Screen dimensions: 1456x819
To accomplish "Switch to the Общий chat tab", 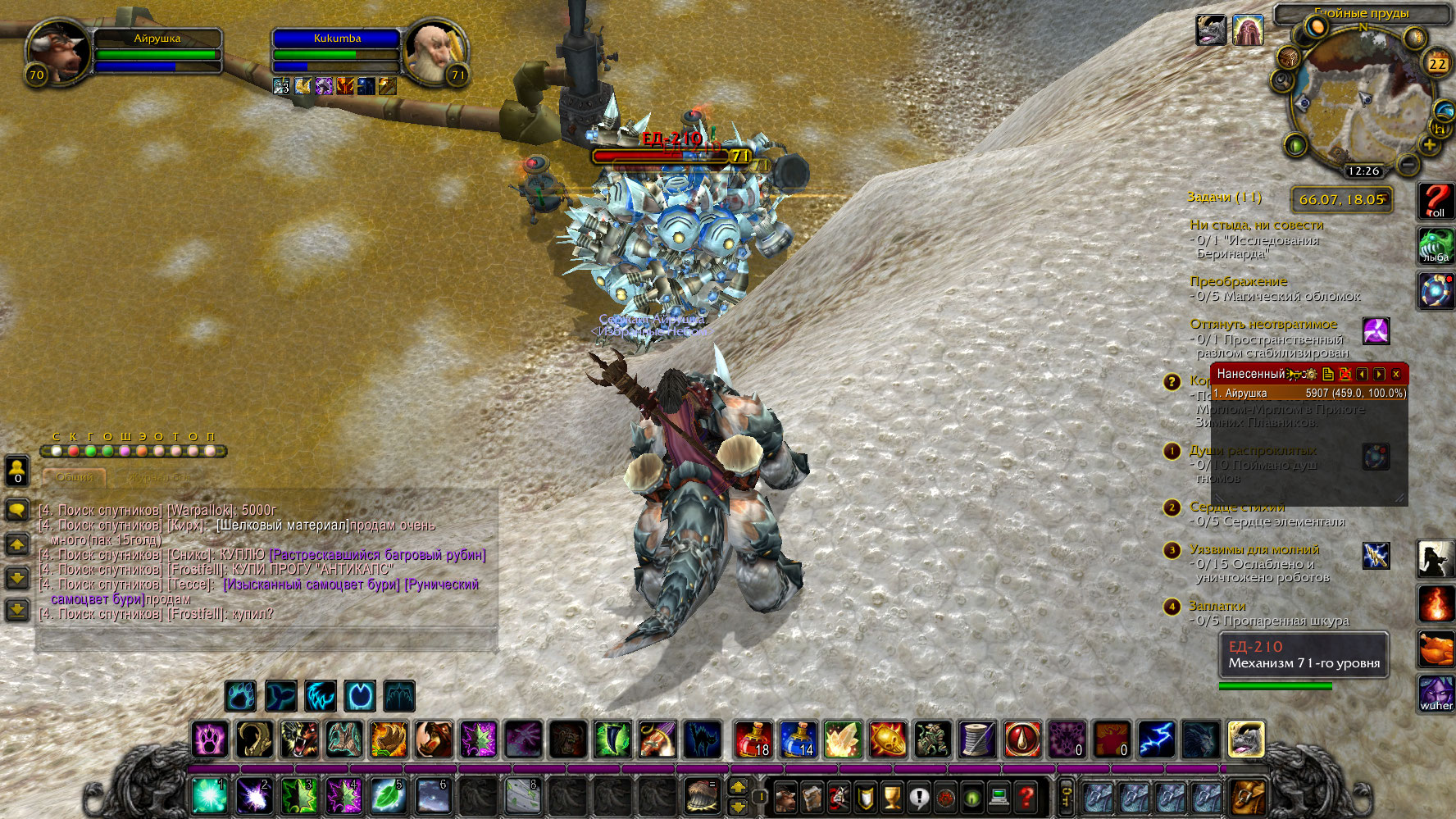I will pos(74,478).
